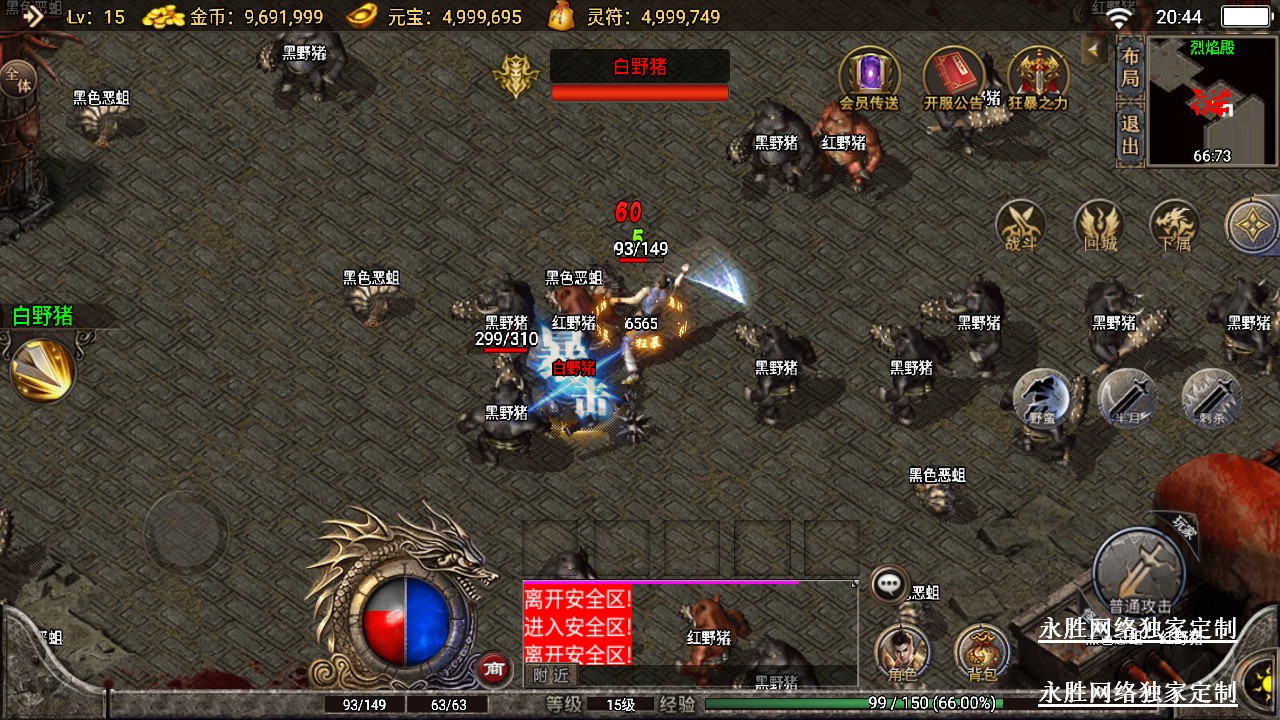Click the gold four-pointed star button
This screenshot has height=720, width=1280.
1251,226
